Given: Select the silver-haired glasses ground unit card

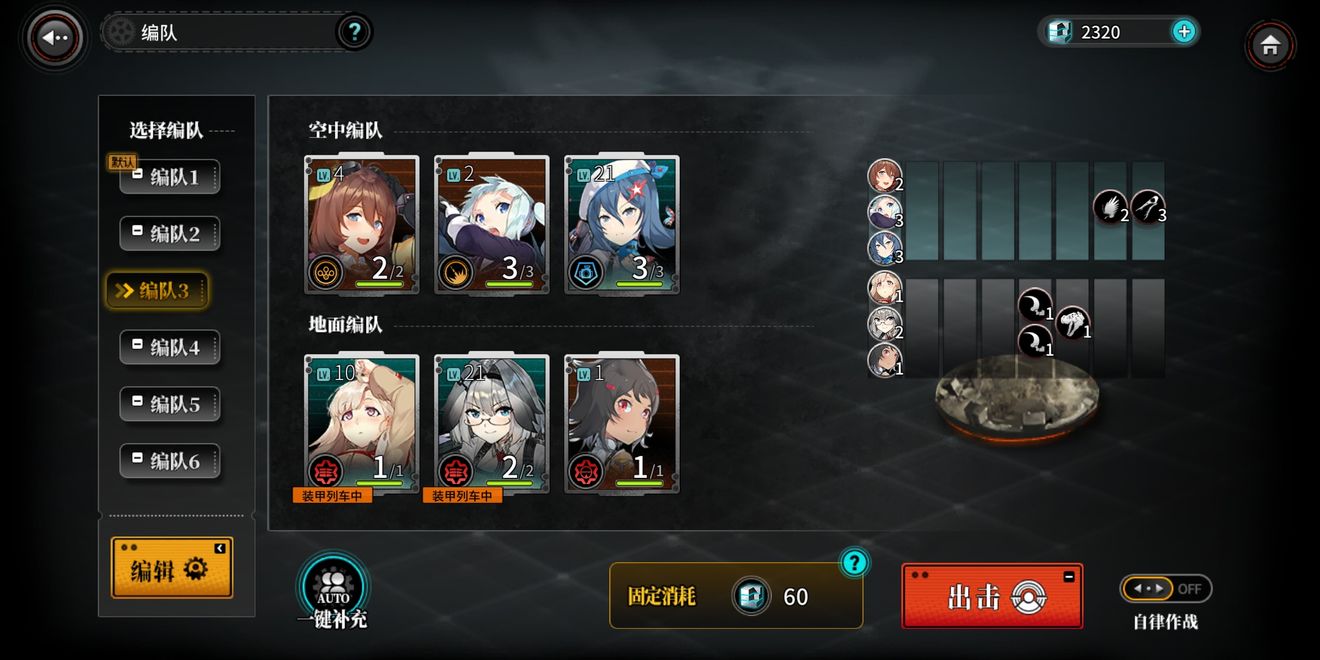Looking at the screenshot, I should pyautogui.click(x=491, y=424).
